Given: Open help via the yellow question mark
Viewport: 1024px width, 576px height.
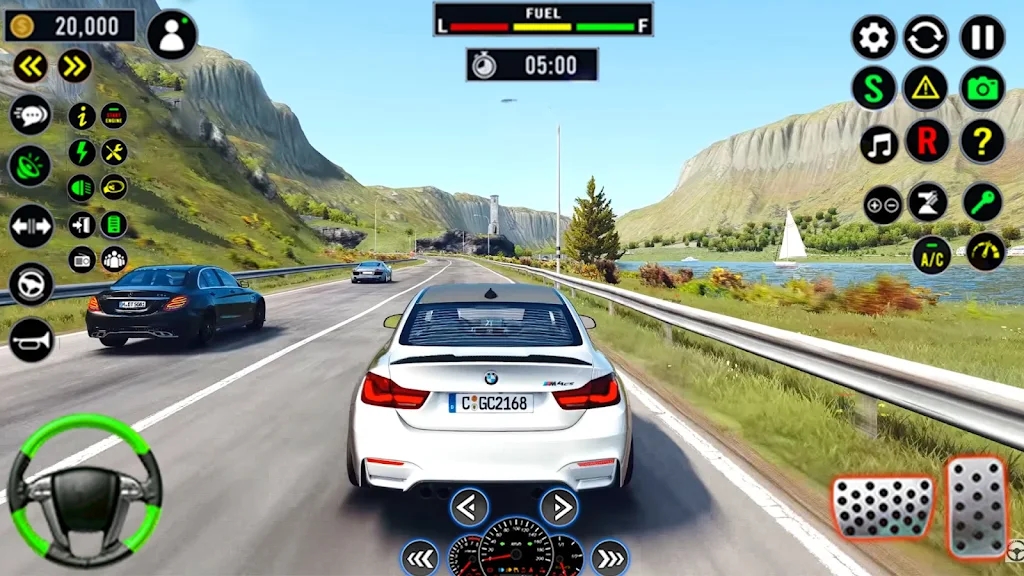Looking at the screenshot, I should (x=982, y=141).
